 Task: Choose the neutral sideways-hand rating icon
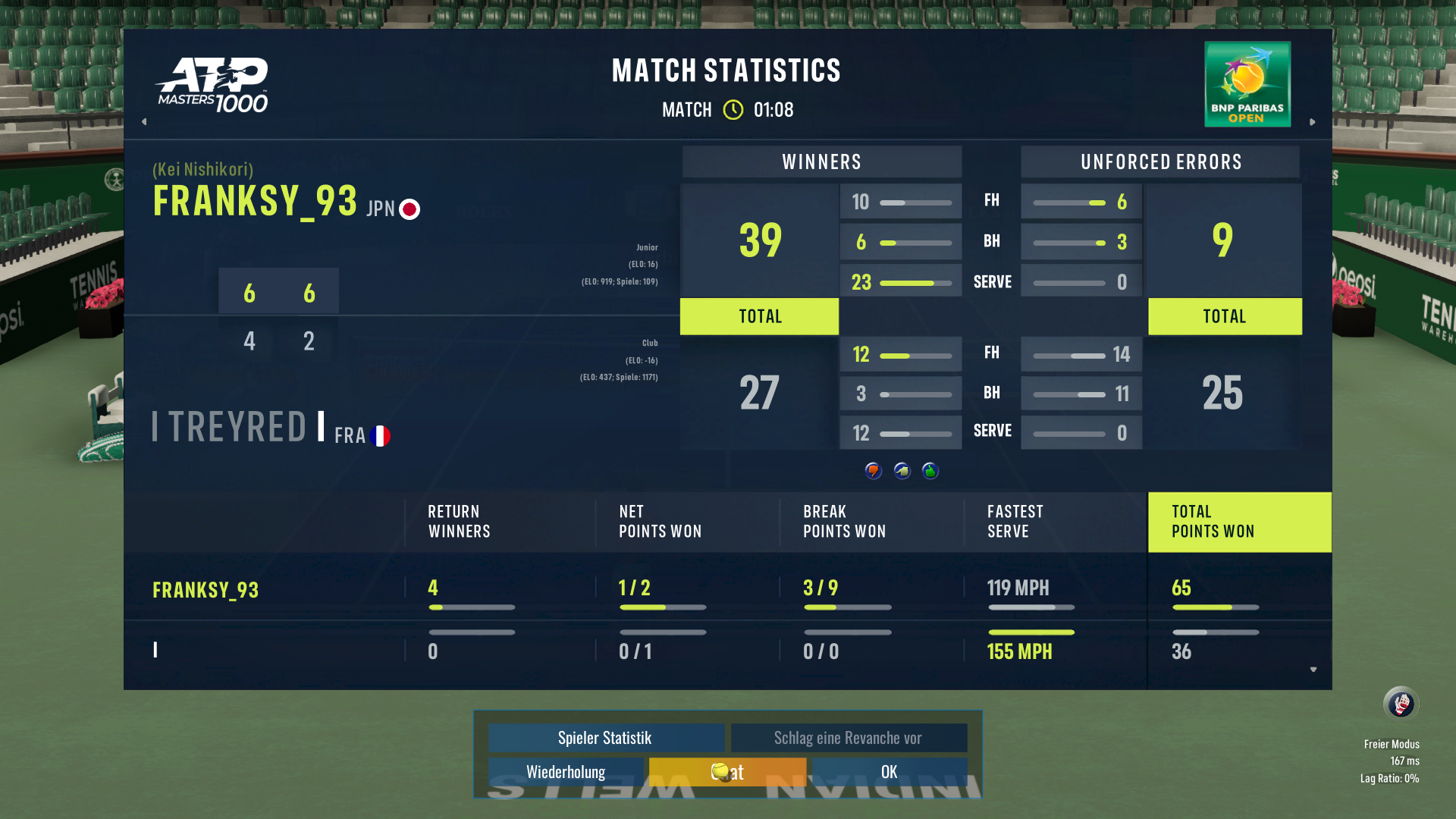902,471
